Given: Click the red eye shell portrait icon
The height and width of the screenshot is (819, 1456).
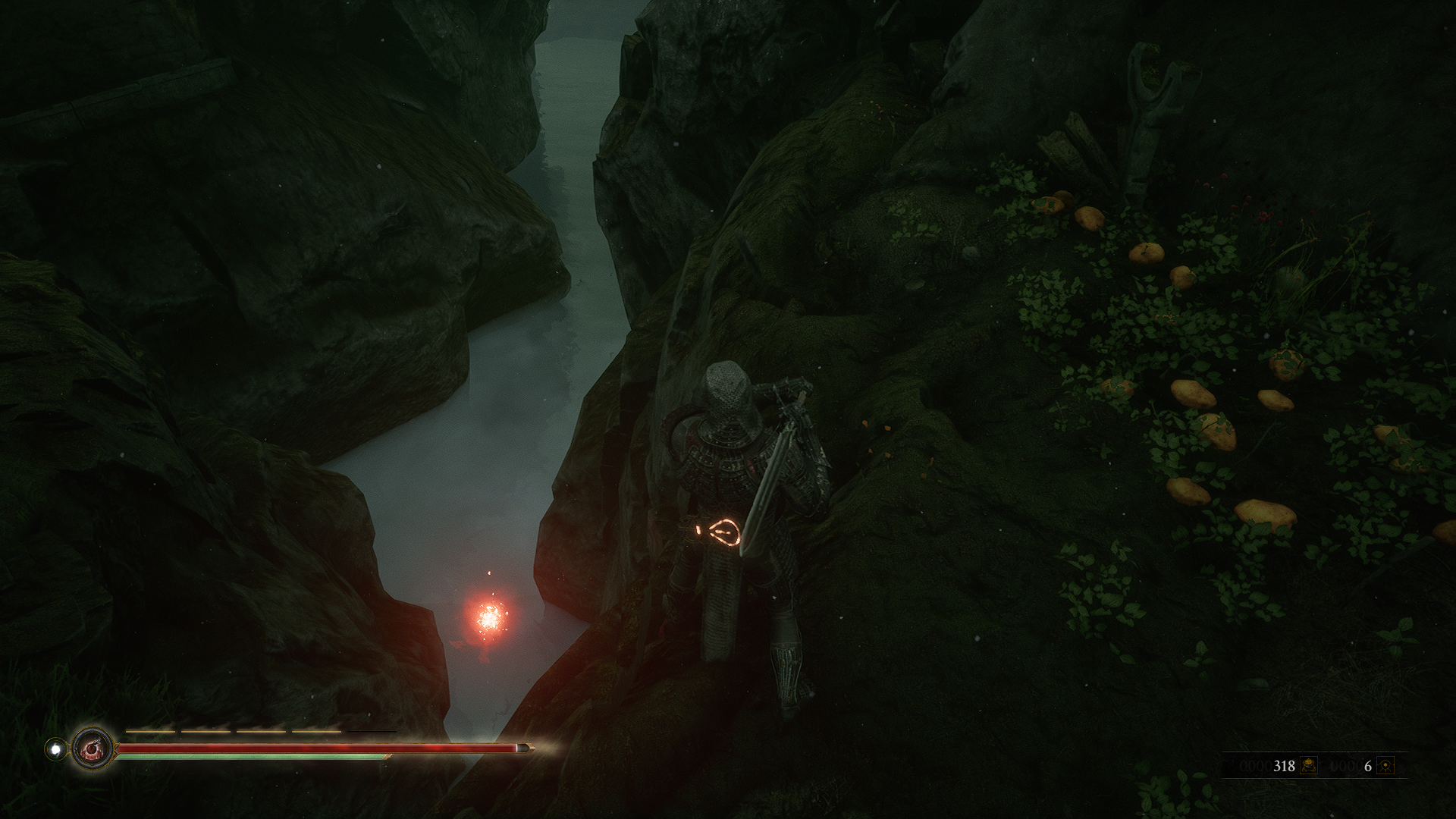Looking at the screenshot, I should pos(93,748).
